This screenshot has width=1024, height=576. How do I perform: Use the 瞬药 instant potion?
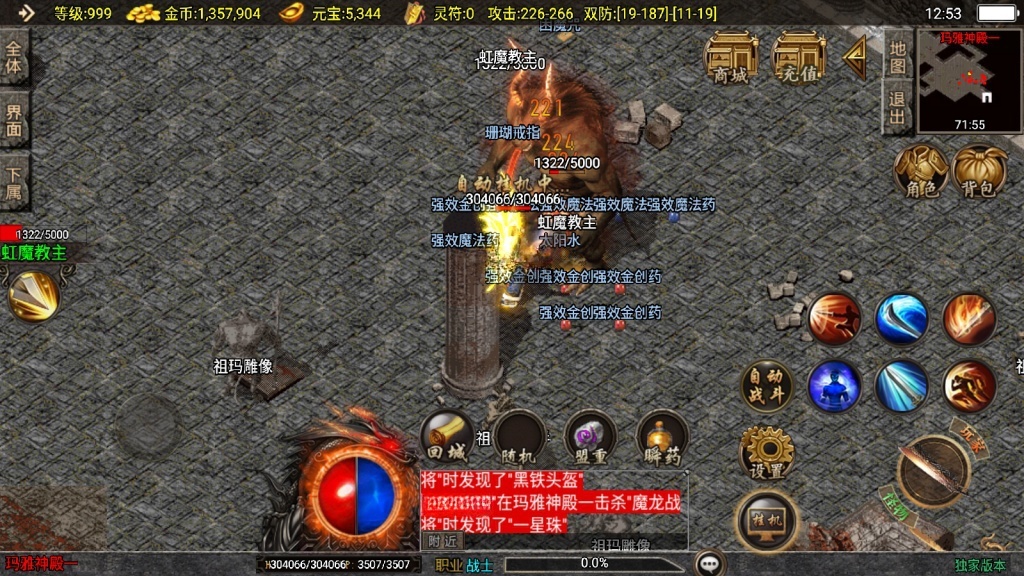coord(663,437)
